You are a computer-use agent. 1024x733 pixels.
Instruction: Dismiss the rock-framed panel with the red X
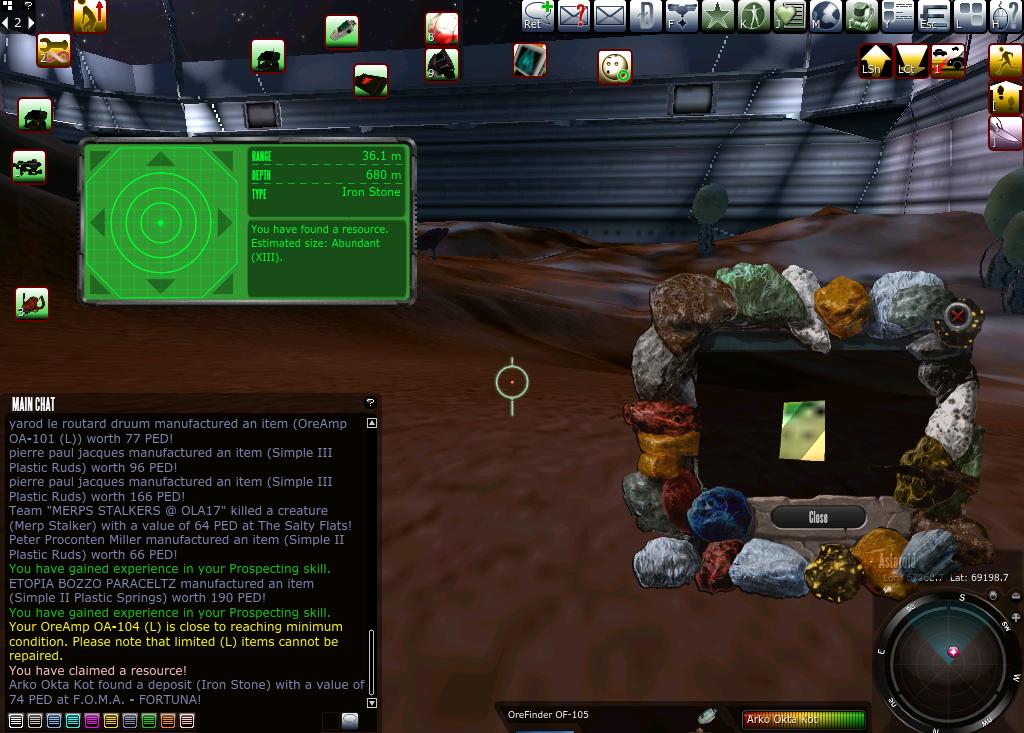point(958,316)
